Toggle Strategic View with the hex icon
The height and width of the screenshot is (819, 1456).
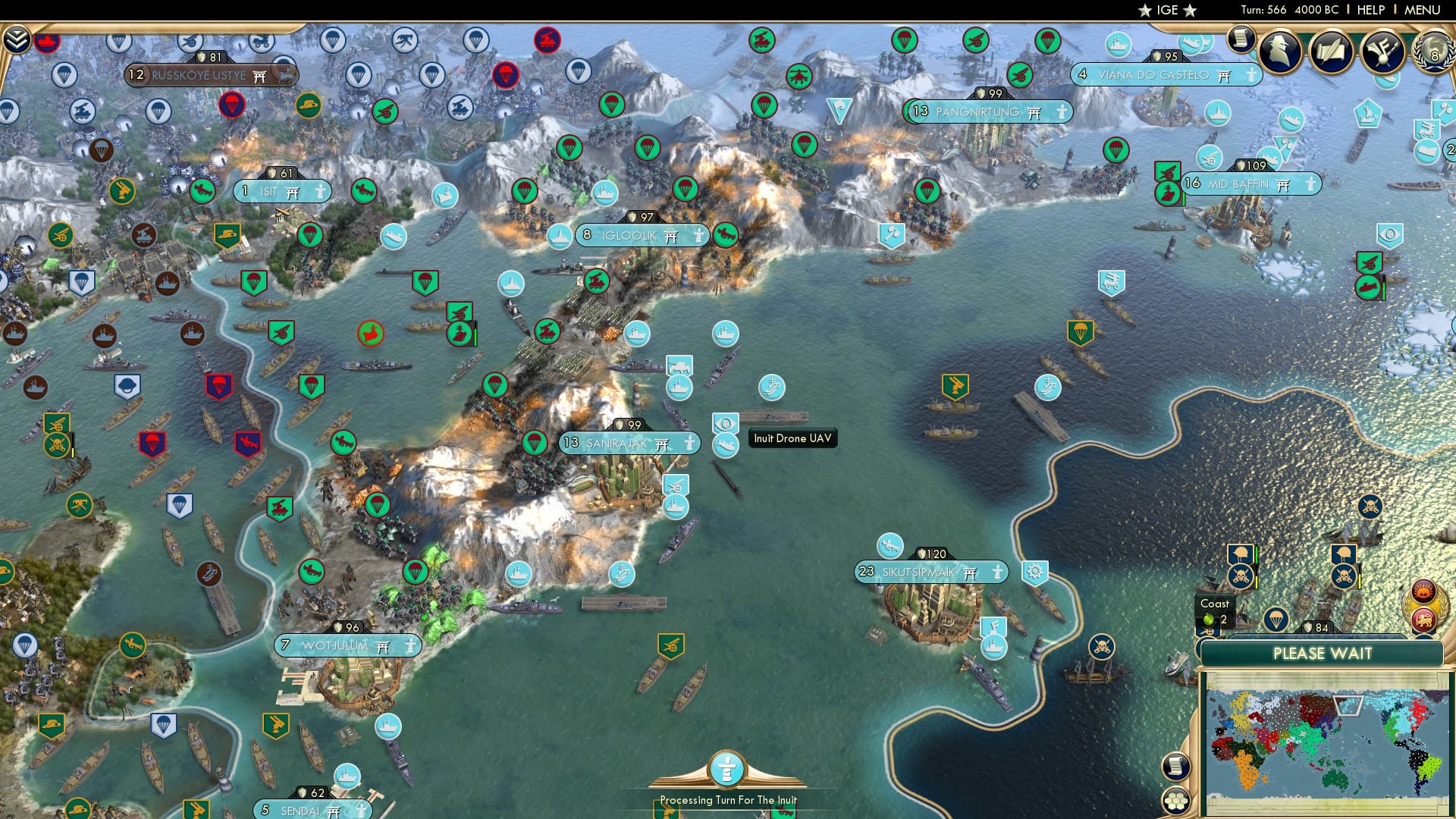click(1178, 800)
